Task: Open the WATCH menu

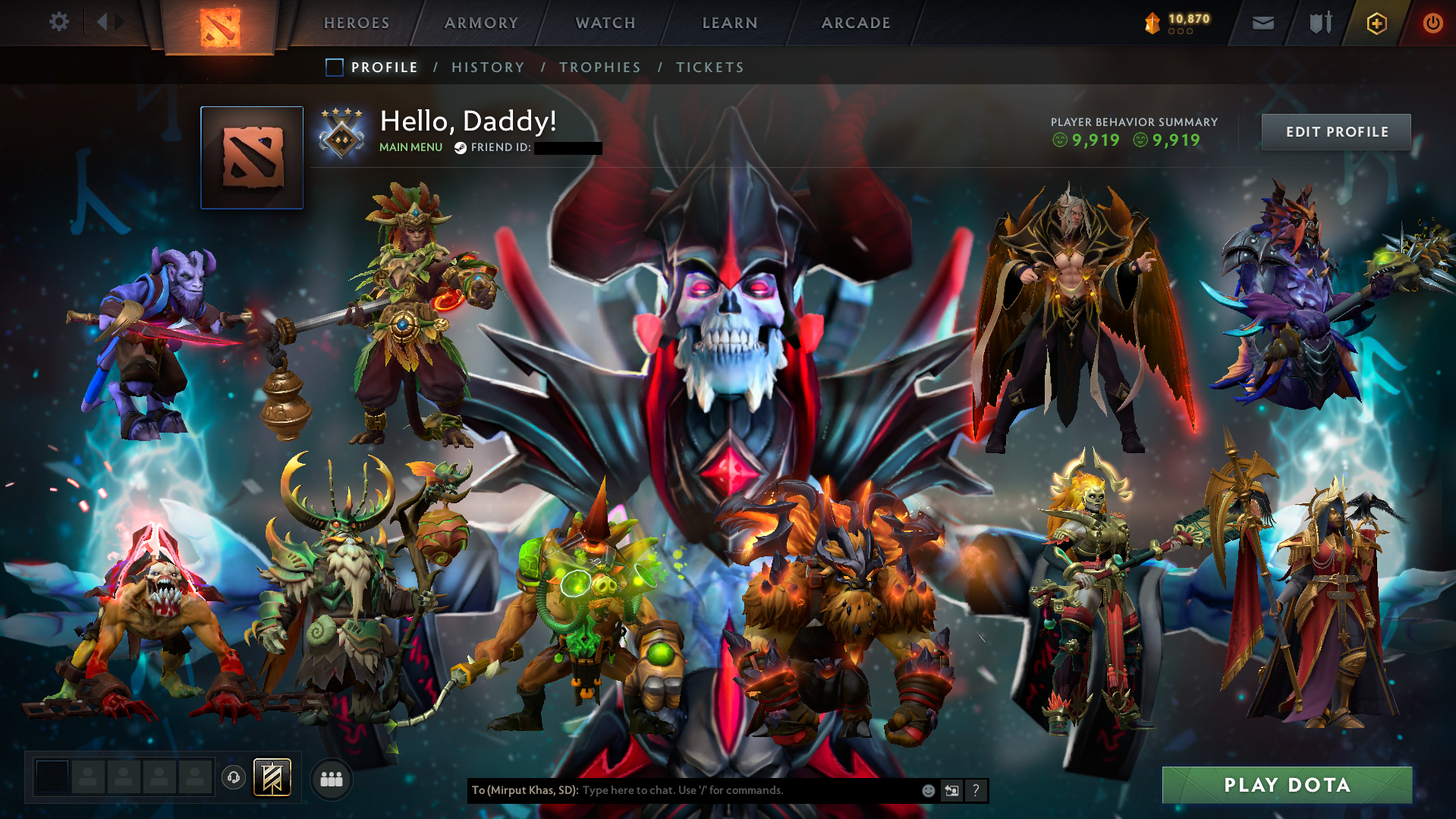Action: click(x=605, y=23)
